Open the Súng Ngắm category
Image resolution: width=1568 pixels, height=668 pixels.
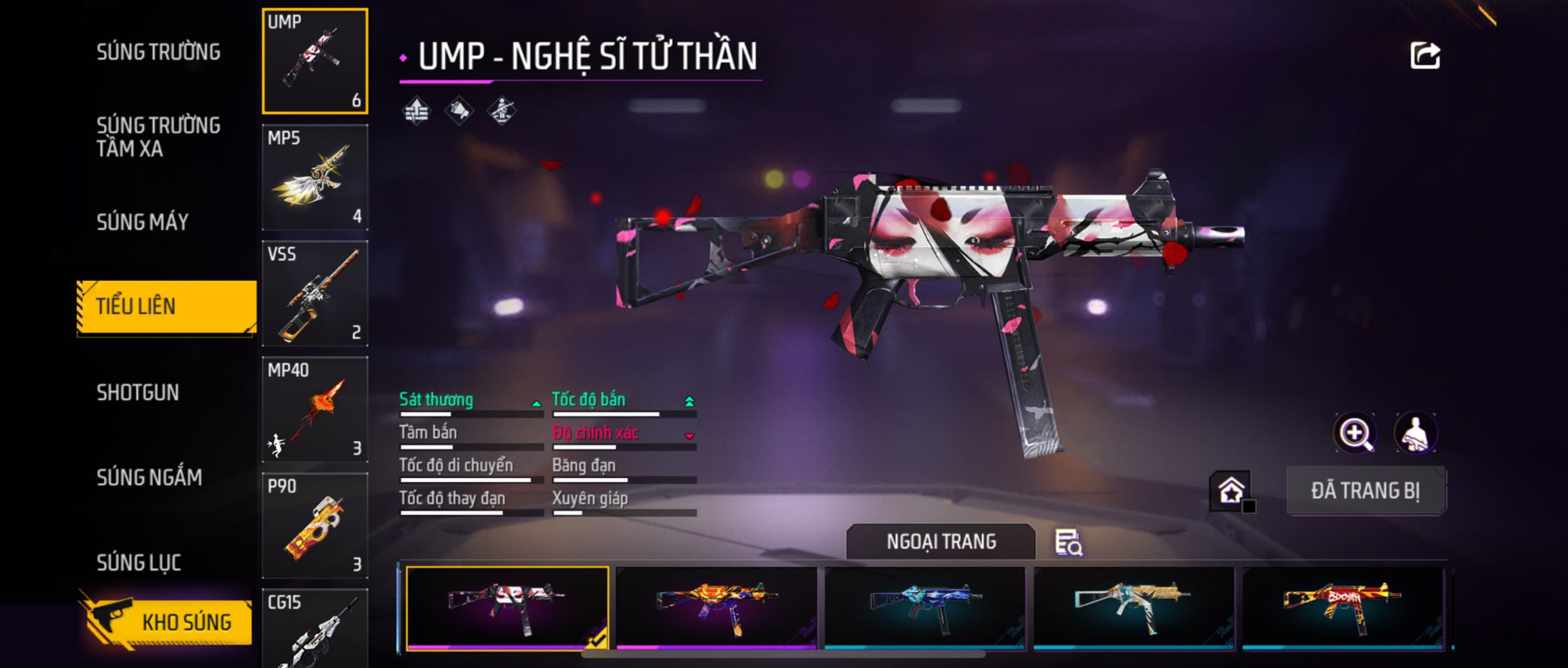pos(149,477)
